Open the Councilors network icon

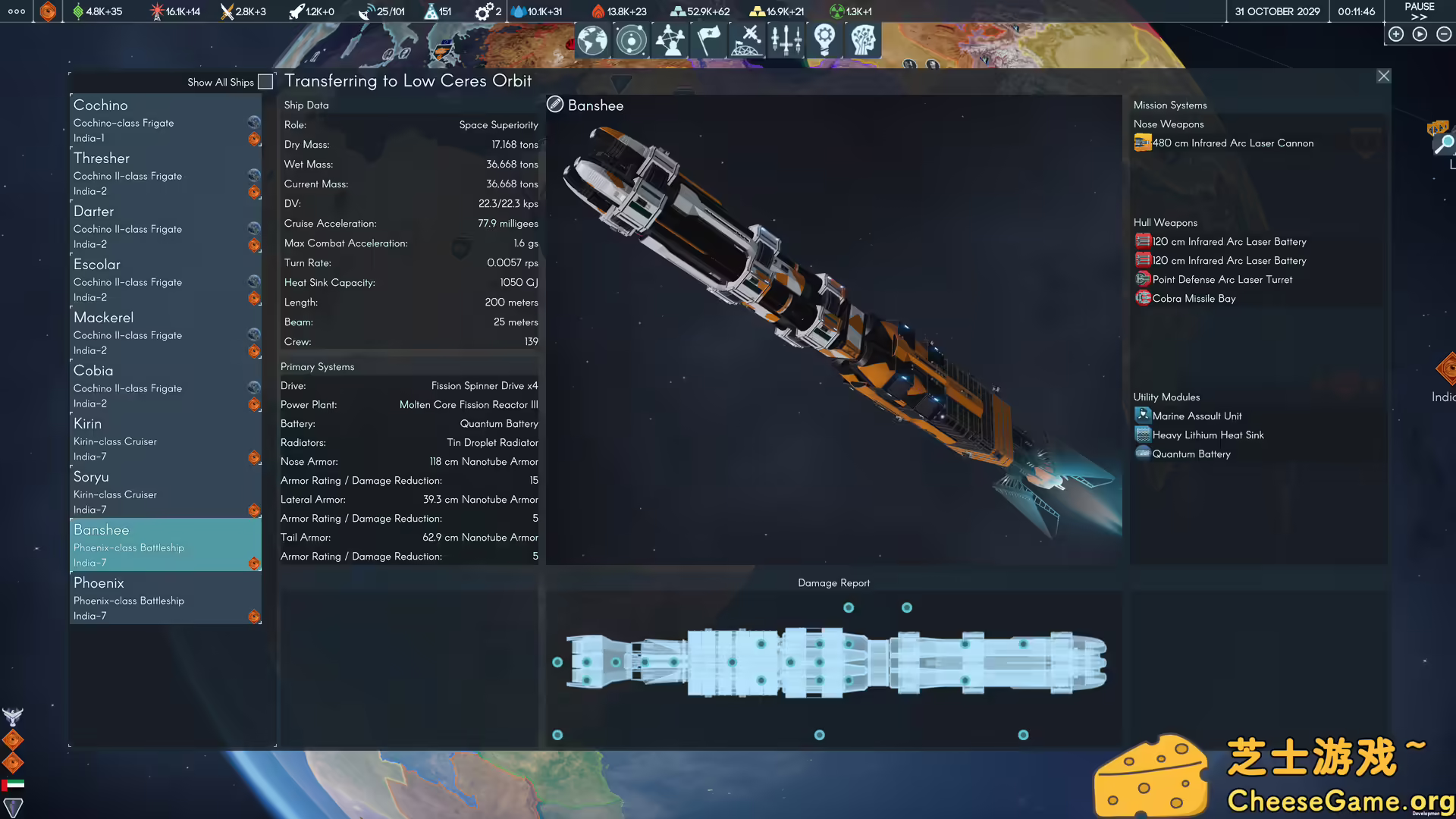(670, 40)
